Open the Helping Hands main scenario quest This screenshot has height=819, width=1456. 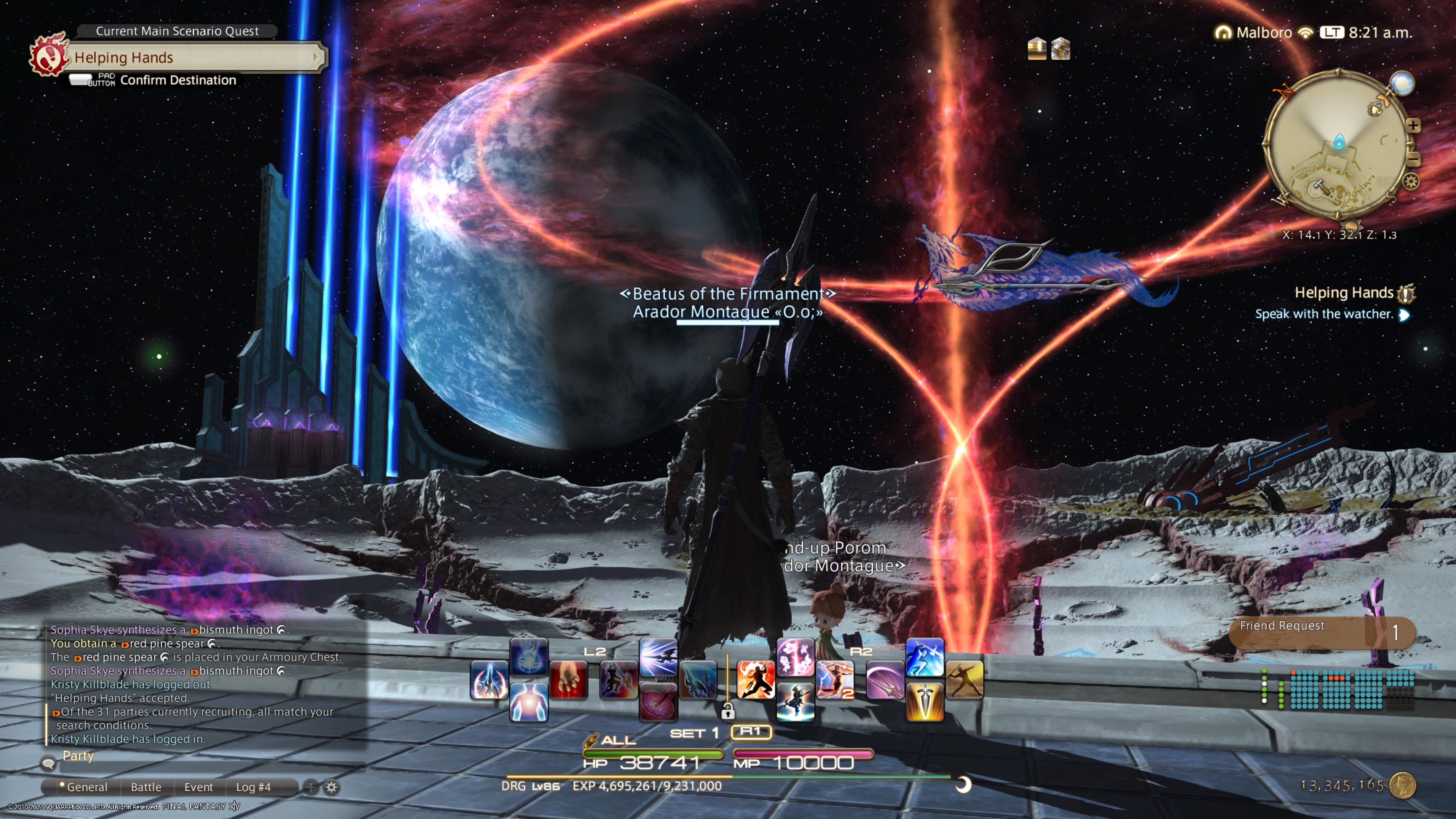coord(192,57)
